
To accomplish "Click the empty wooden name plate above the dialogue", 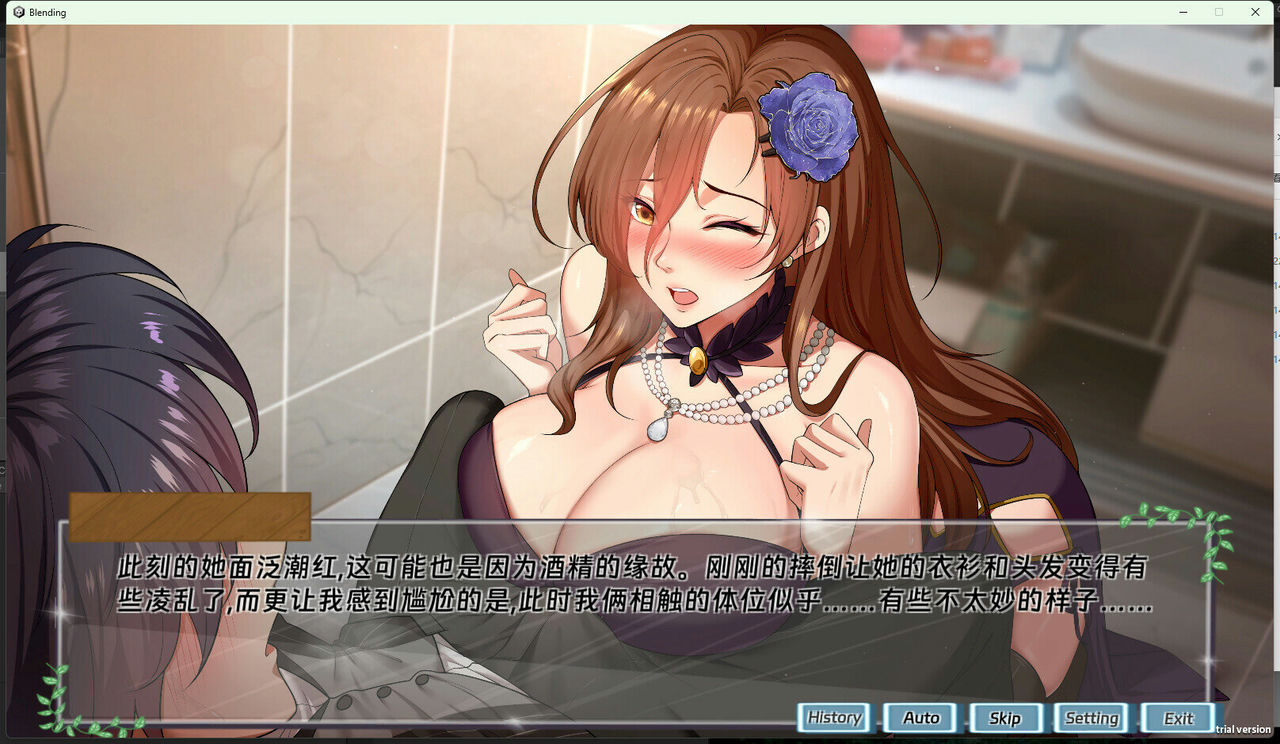I will pos(190,517).
